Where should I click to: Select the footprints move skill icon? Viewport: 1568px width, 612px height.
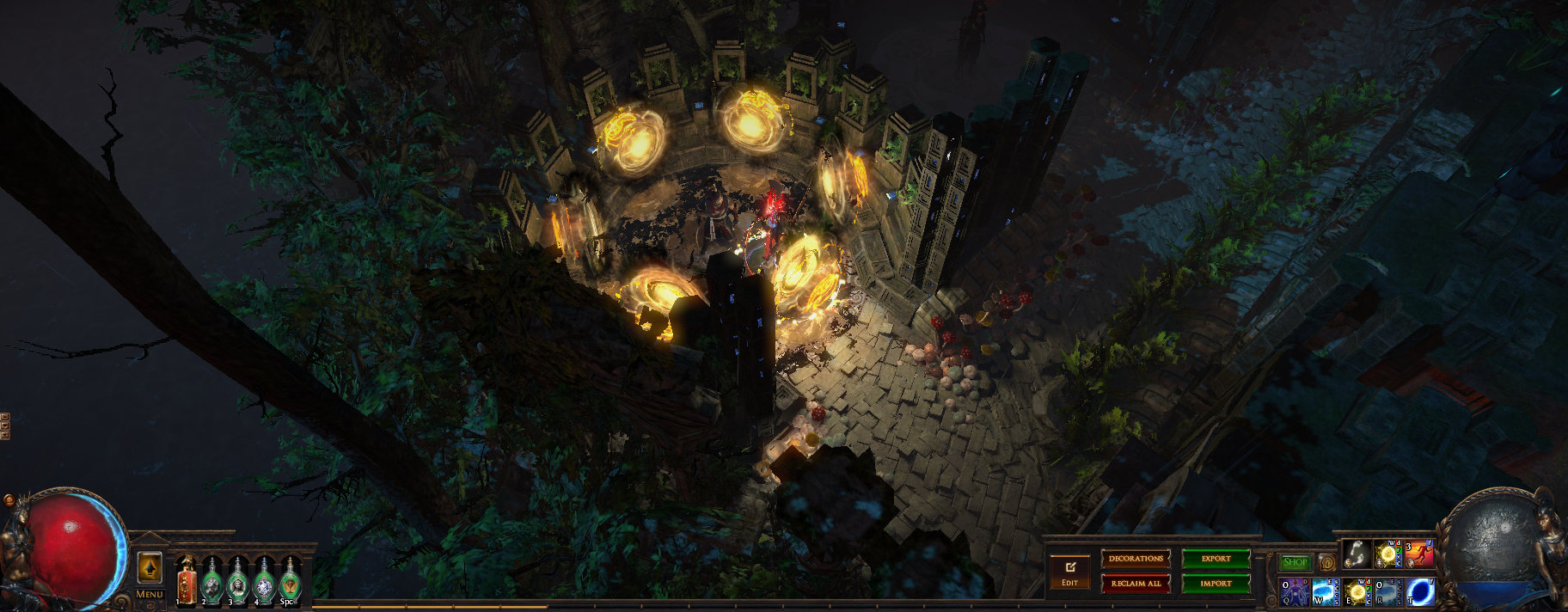(1357, 554)
